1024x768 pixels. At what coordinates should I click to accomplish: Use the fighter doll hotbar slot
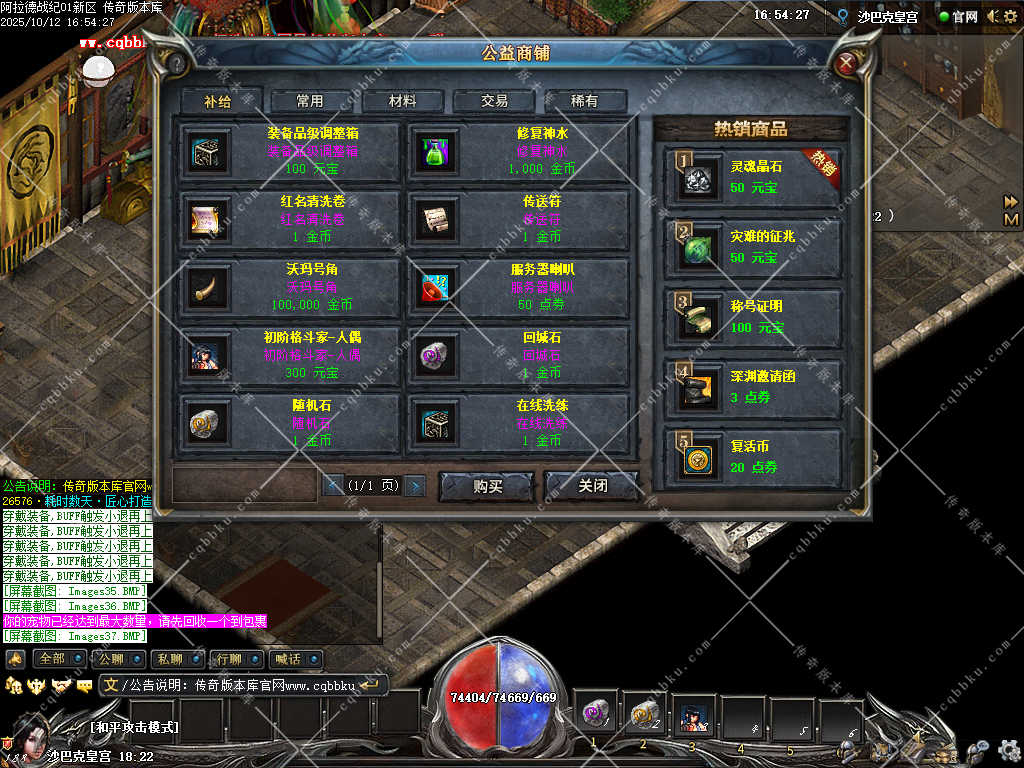[693, 716]
